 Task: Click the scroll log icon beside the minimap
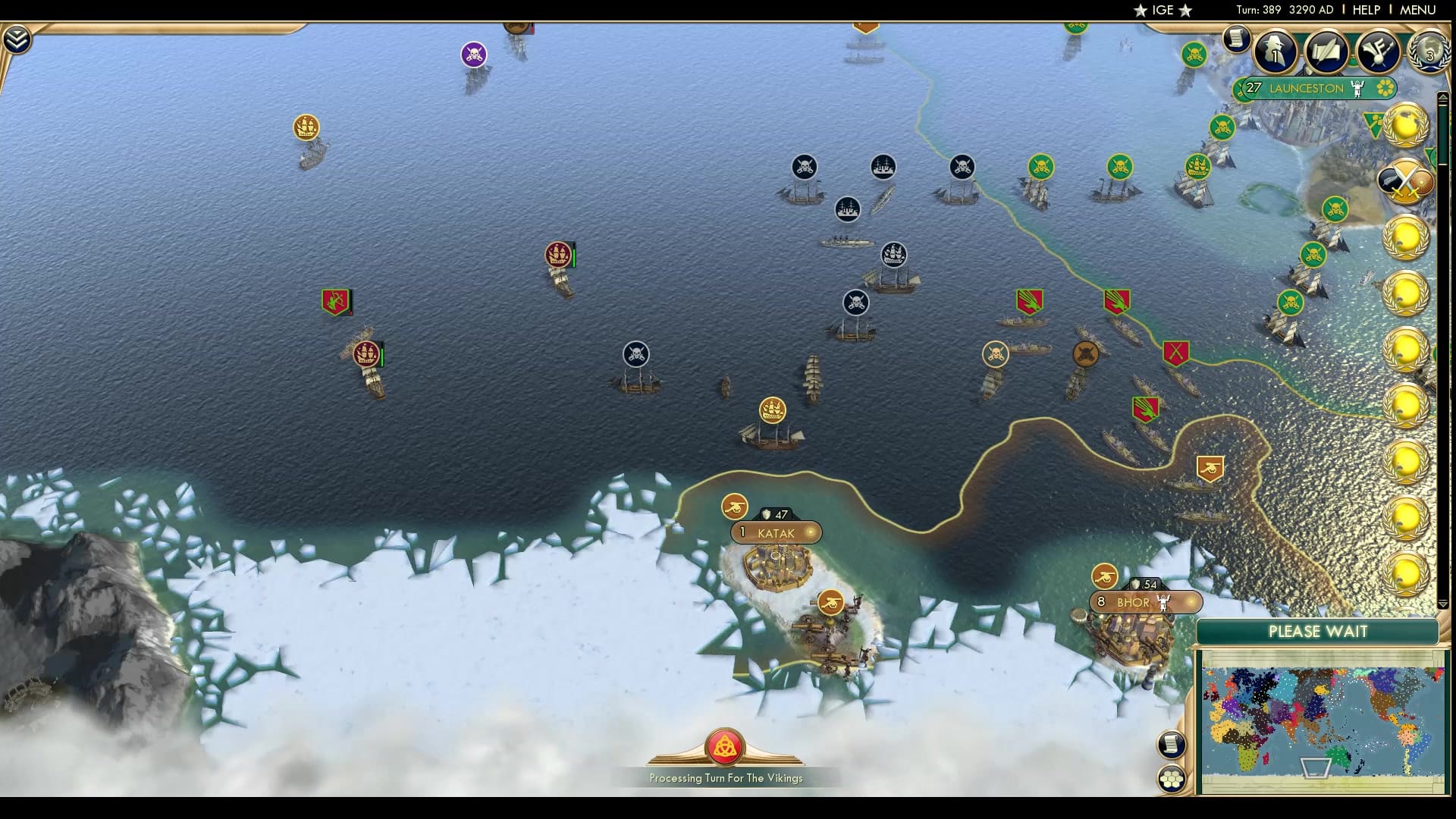(x=1172, y=743)
